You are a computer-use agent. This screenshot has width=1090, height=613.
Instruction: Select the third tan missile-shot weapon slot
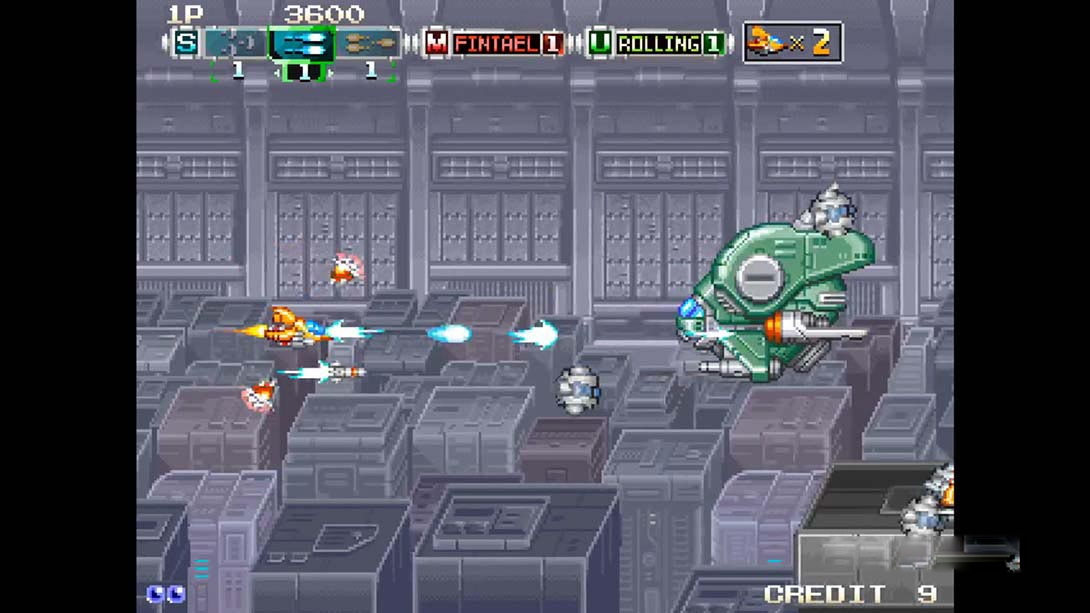coord(368,44)
